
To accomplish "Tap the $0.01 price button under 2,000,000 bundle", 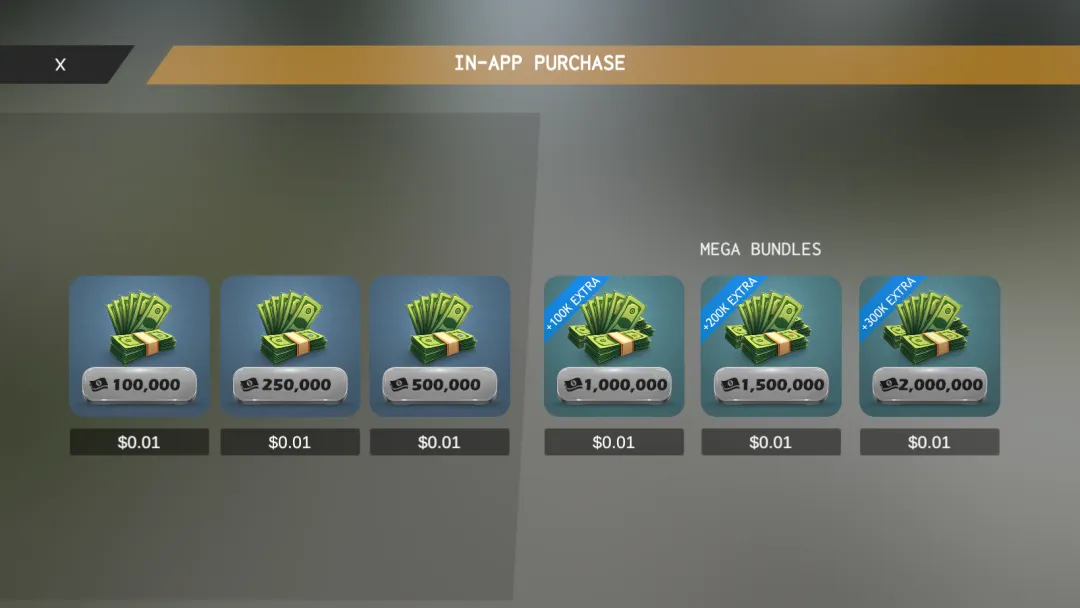I will pos(929,442).
